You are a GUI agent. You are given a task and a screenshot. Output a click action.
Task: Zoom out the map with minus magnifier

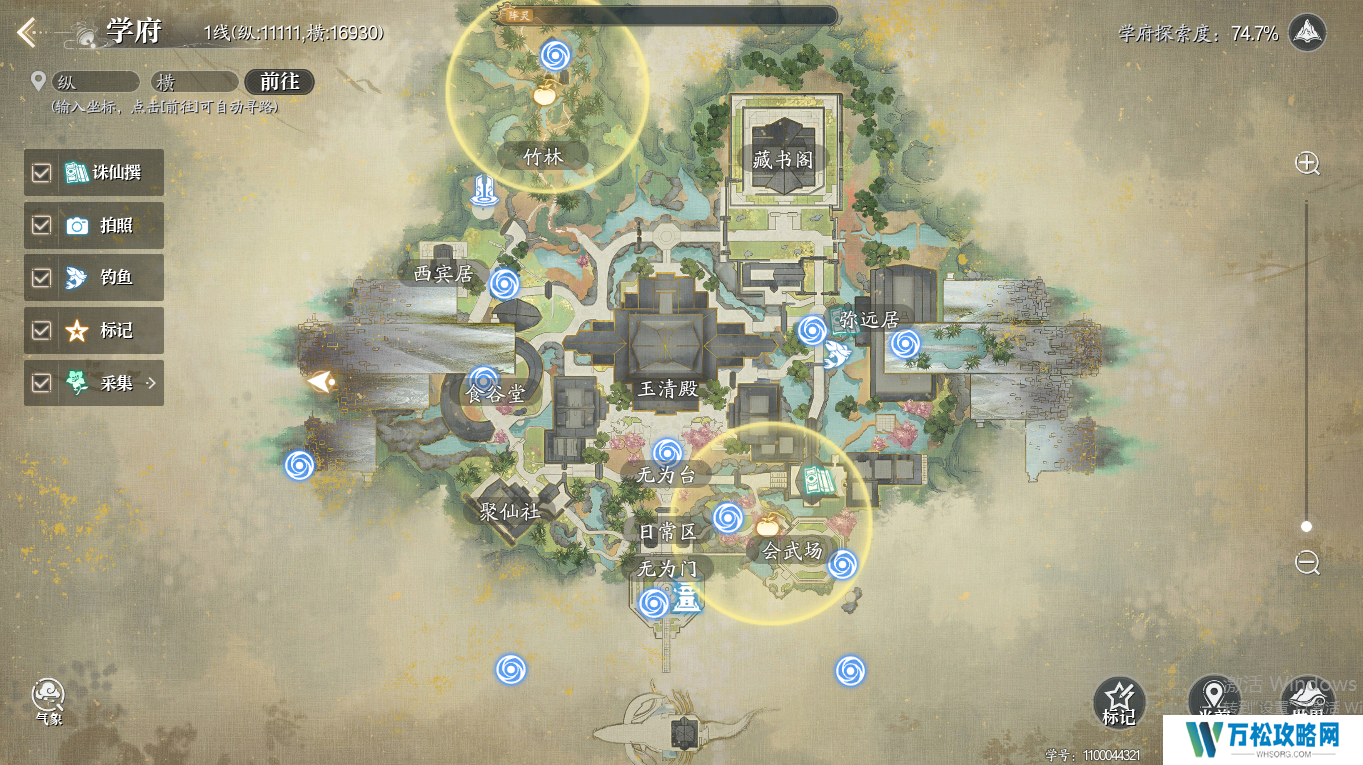[x=1307, y=562]
